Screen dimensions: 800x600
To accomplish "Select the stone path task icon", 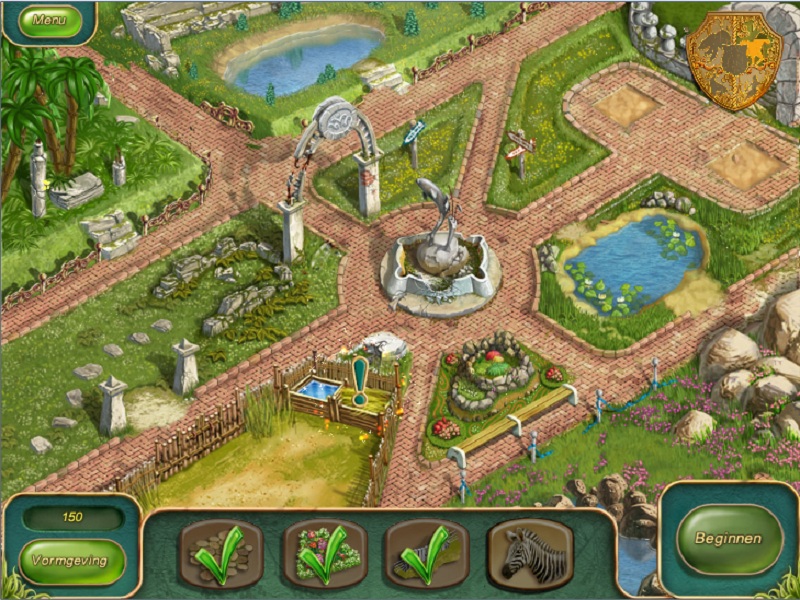I will click(221, 553).
